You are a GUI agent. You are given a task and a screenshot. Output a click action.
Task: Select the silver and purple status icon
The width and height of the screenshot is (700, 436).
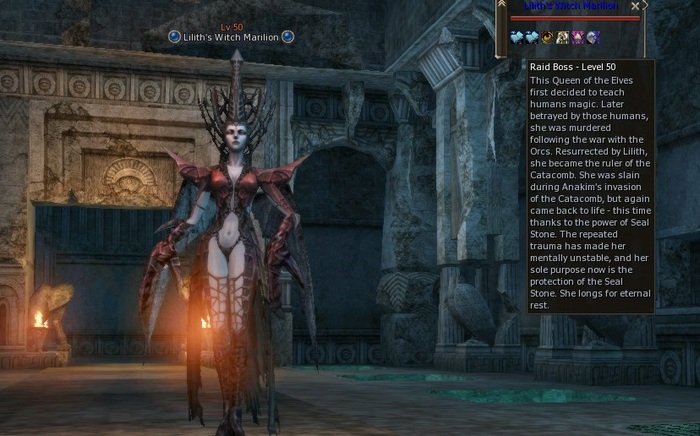click(x=592, y=37)
